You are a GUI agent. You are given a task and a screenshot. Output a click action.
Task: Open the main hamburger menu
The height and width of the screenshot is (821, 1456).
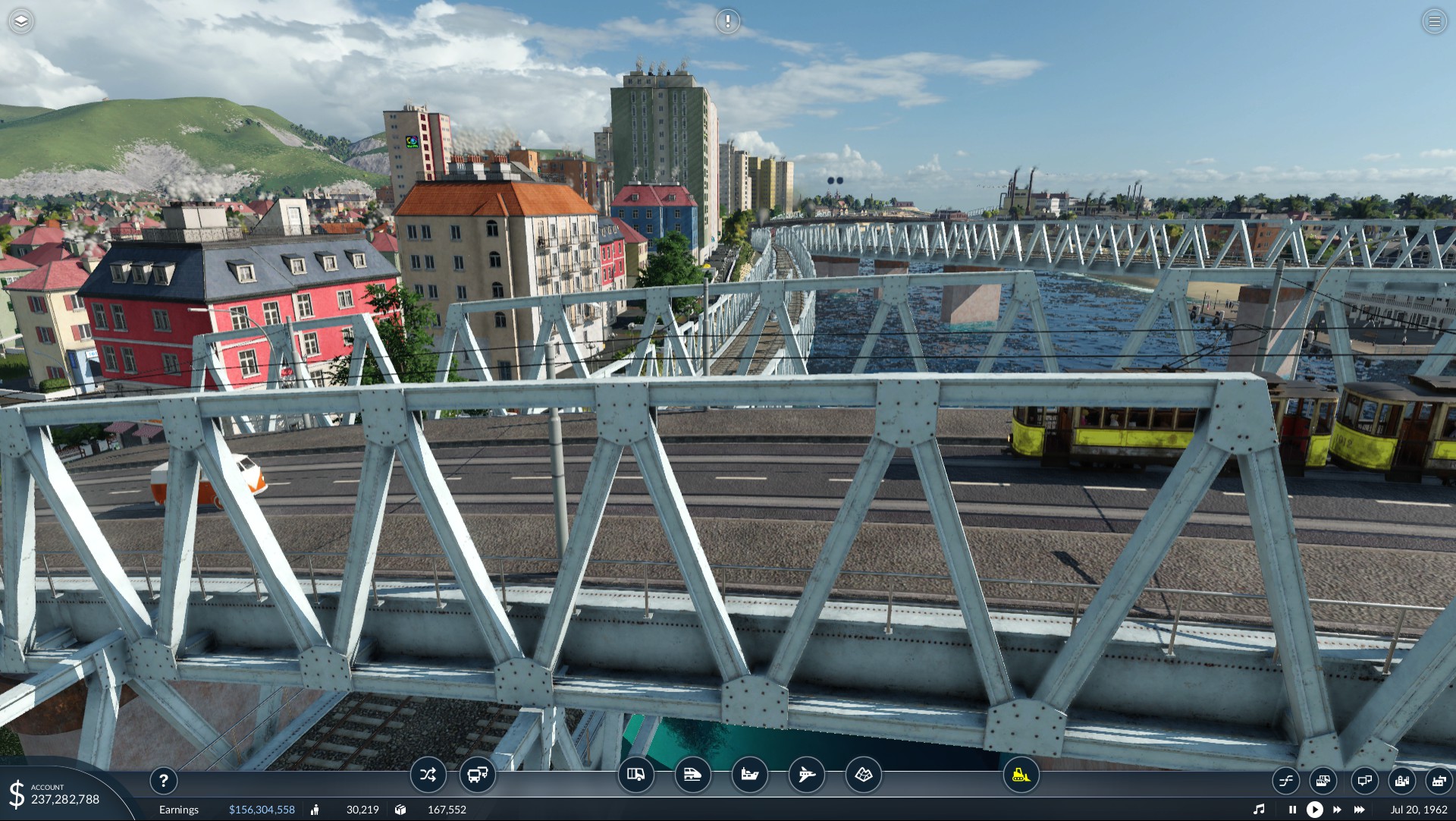click(1434, 21)
